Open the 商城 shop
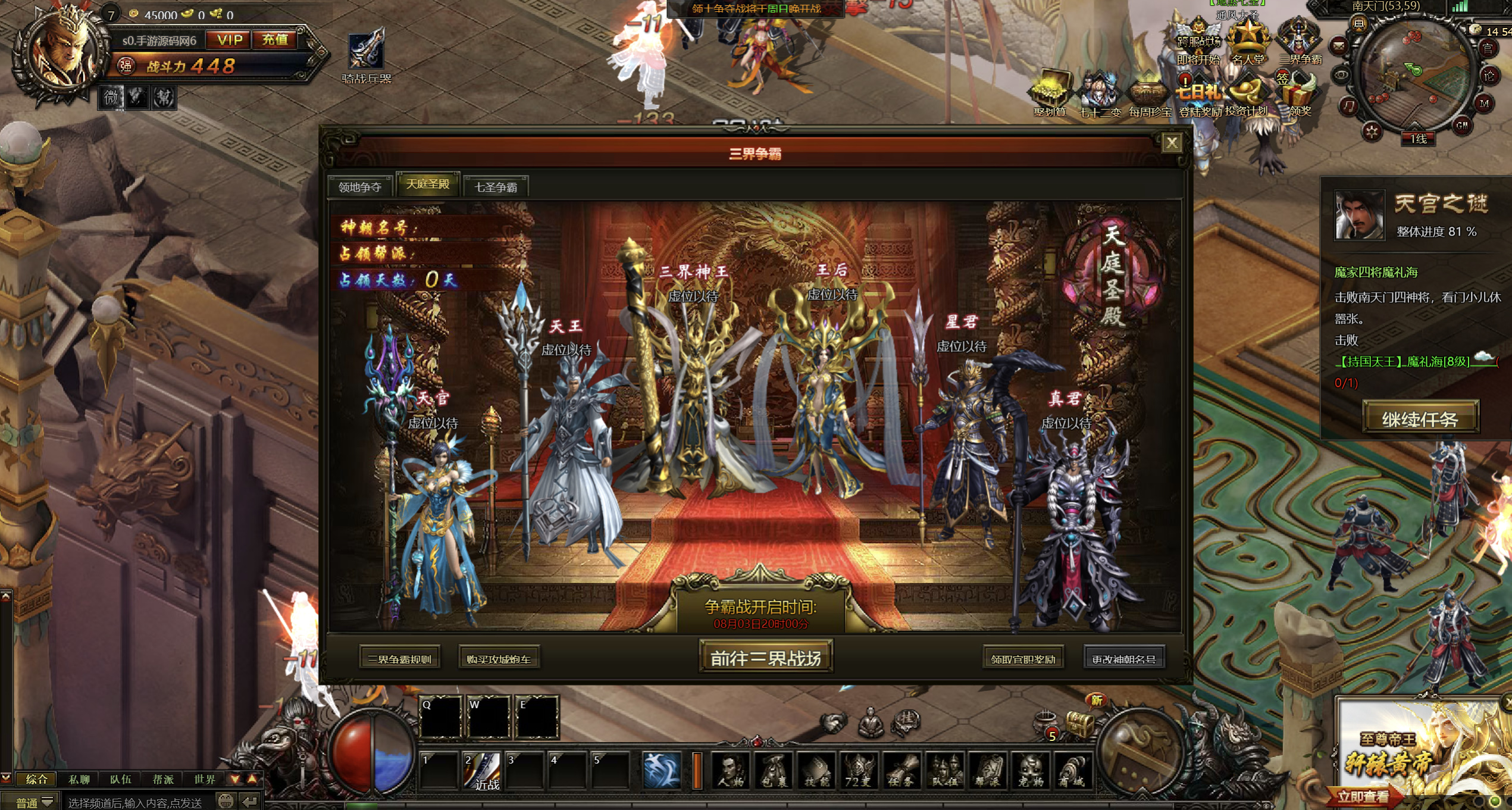The width and height of the screenshot is (1512, 810). tap(1073, 771)
